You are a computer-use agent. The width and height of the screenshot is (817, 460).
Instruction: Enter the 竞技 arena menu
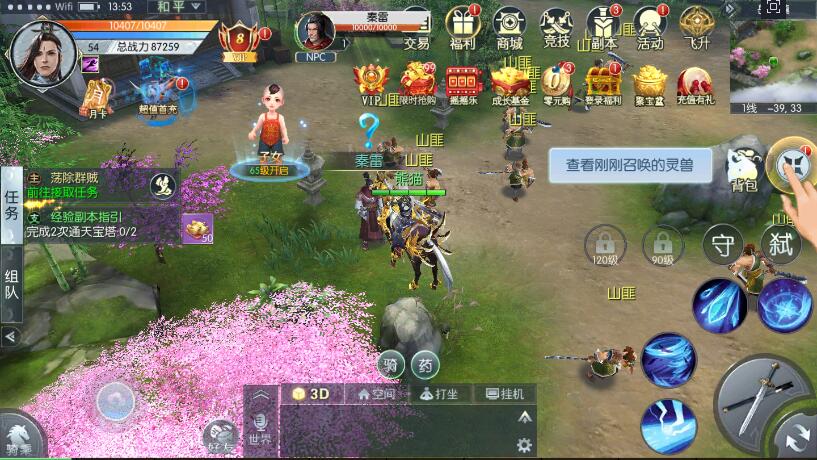pyautogui.click(x=557, y=27)
